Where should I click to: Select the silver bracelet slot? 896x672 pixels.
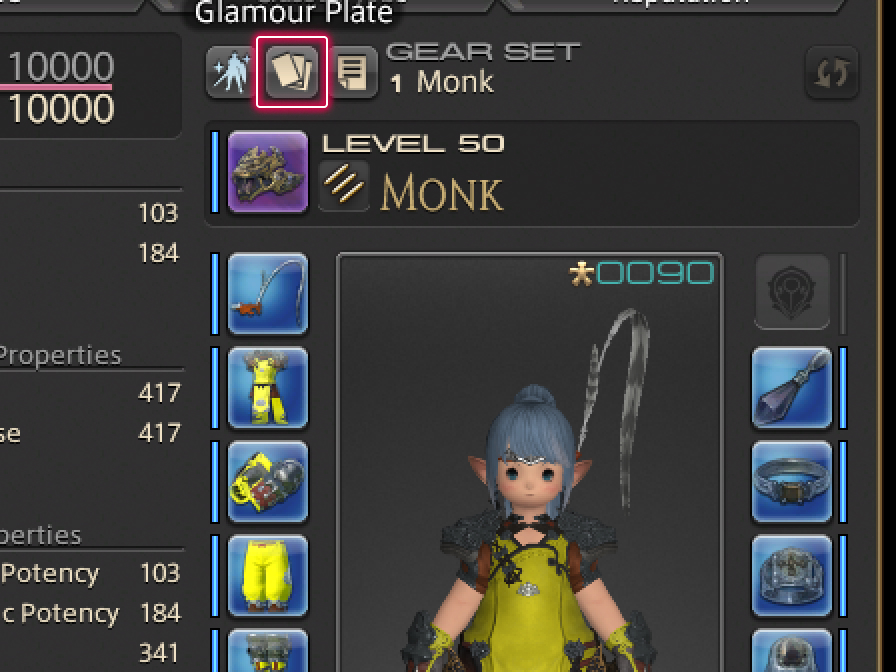791,575
